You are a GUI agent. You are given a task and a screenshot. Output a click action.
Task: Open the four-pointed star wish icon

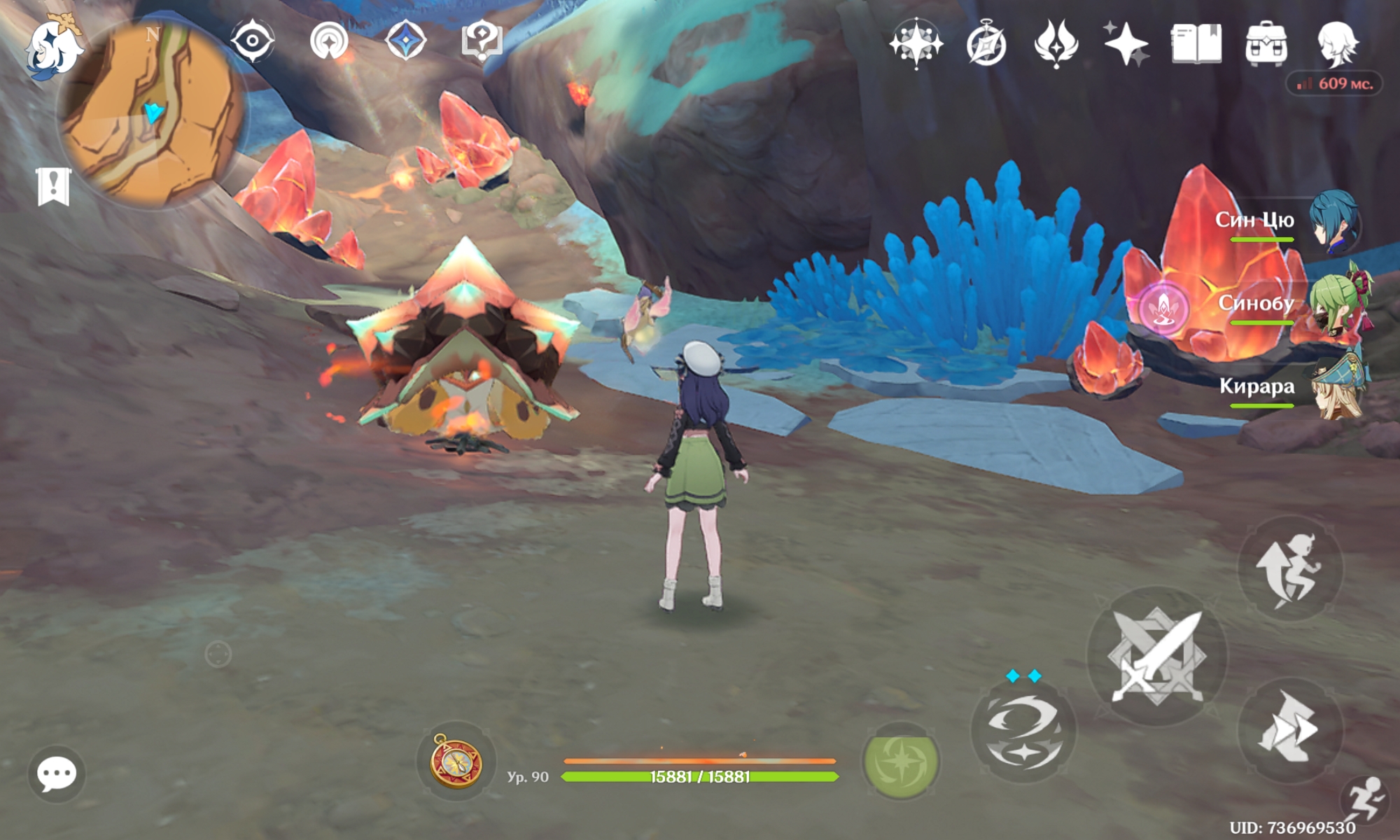click(916, 43)
